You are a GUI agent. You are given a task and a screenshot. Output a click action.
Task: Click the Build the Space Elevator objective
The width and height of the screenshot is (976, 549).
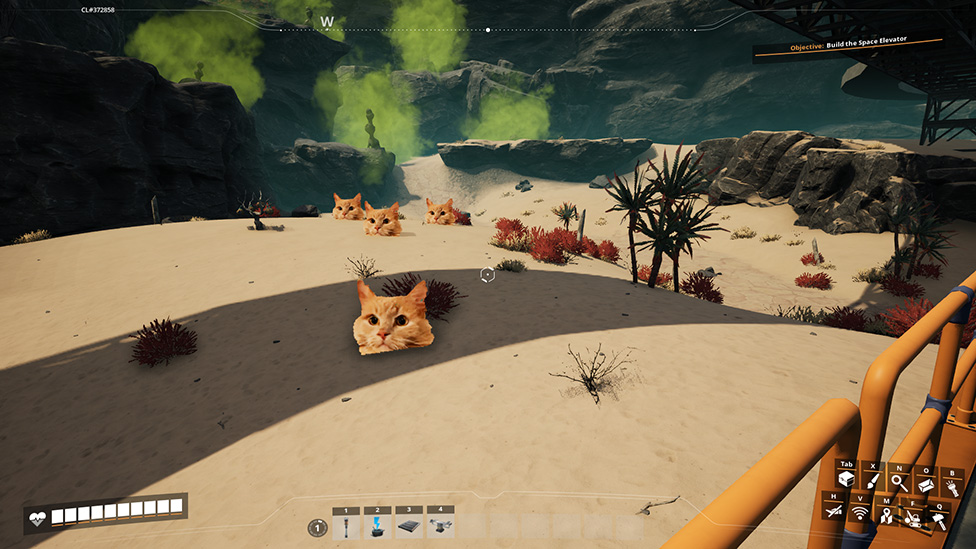point(848,44)
